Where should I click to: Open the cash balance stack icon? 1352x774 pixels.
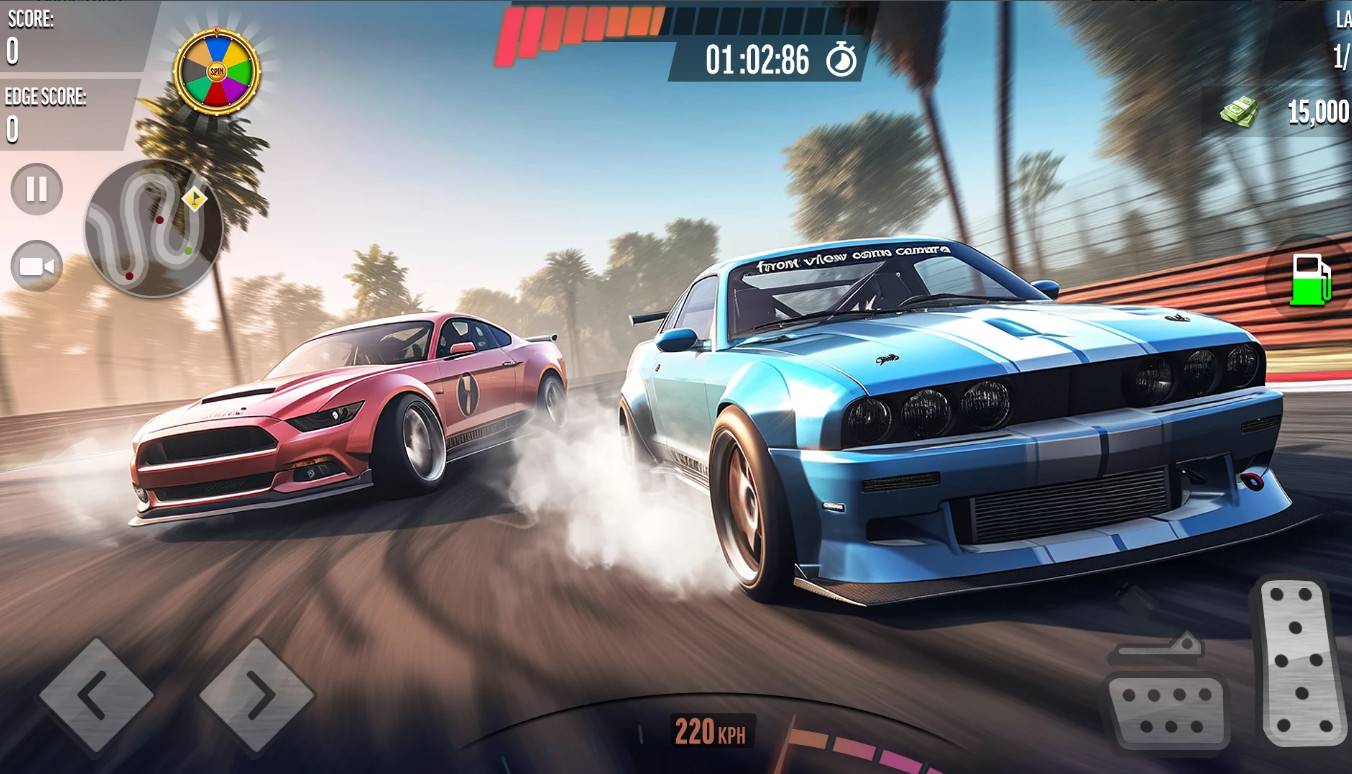[1239, 111]
